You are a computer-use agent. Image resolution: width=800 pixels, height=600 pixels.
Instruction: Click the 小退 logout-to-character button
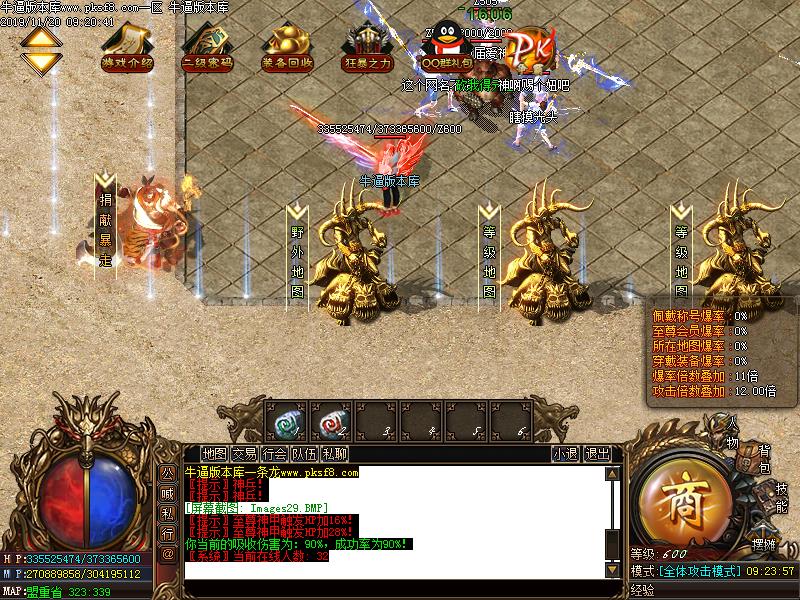[565, 453]
